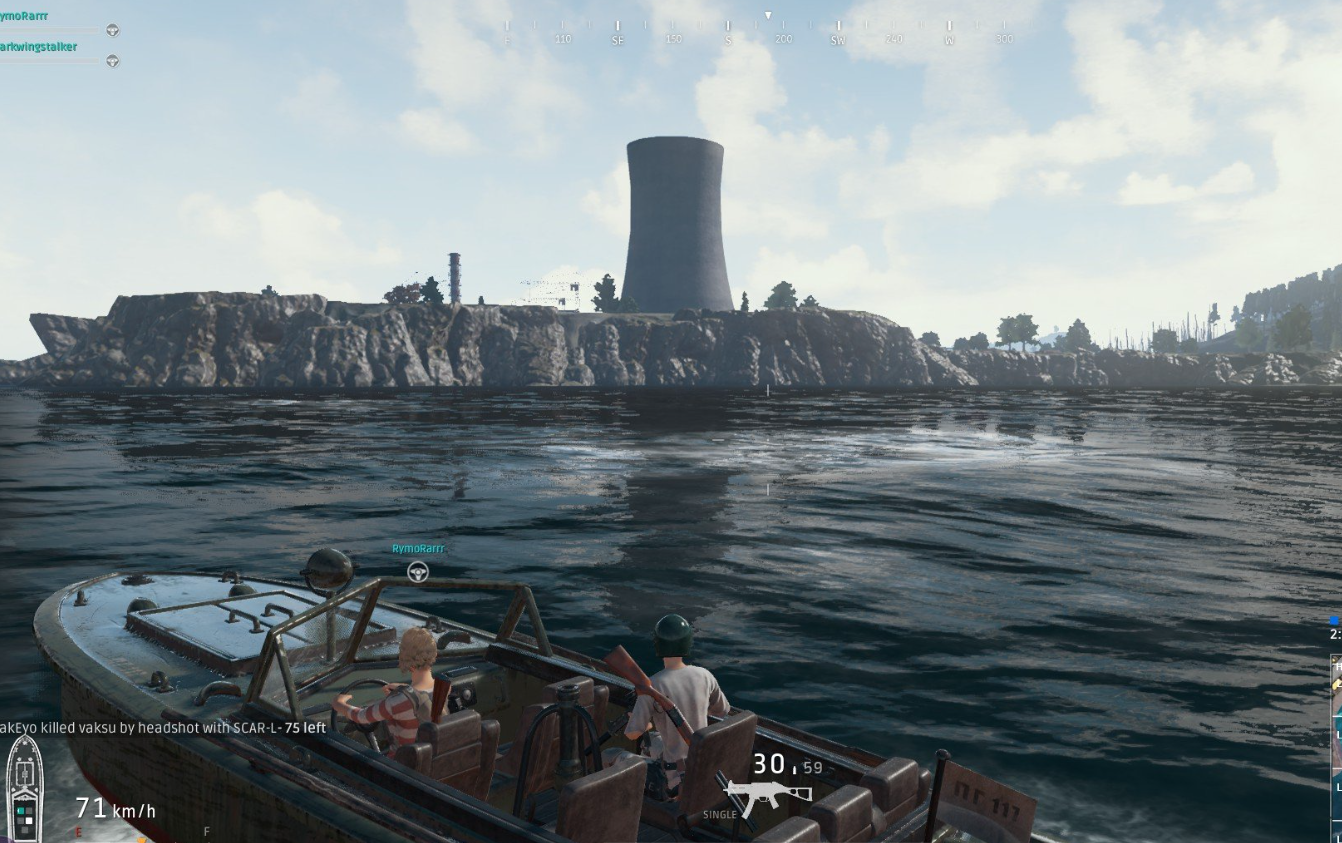Image resolution: width=1342 pixels, height=843 pixels.
Task: Select the equipped submachine gun icon
Action: tap(754, 797)
